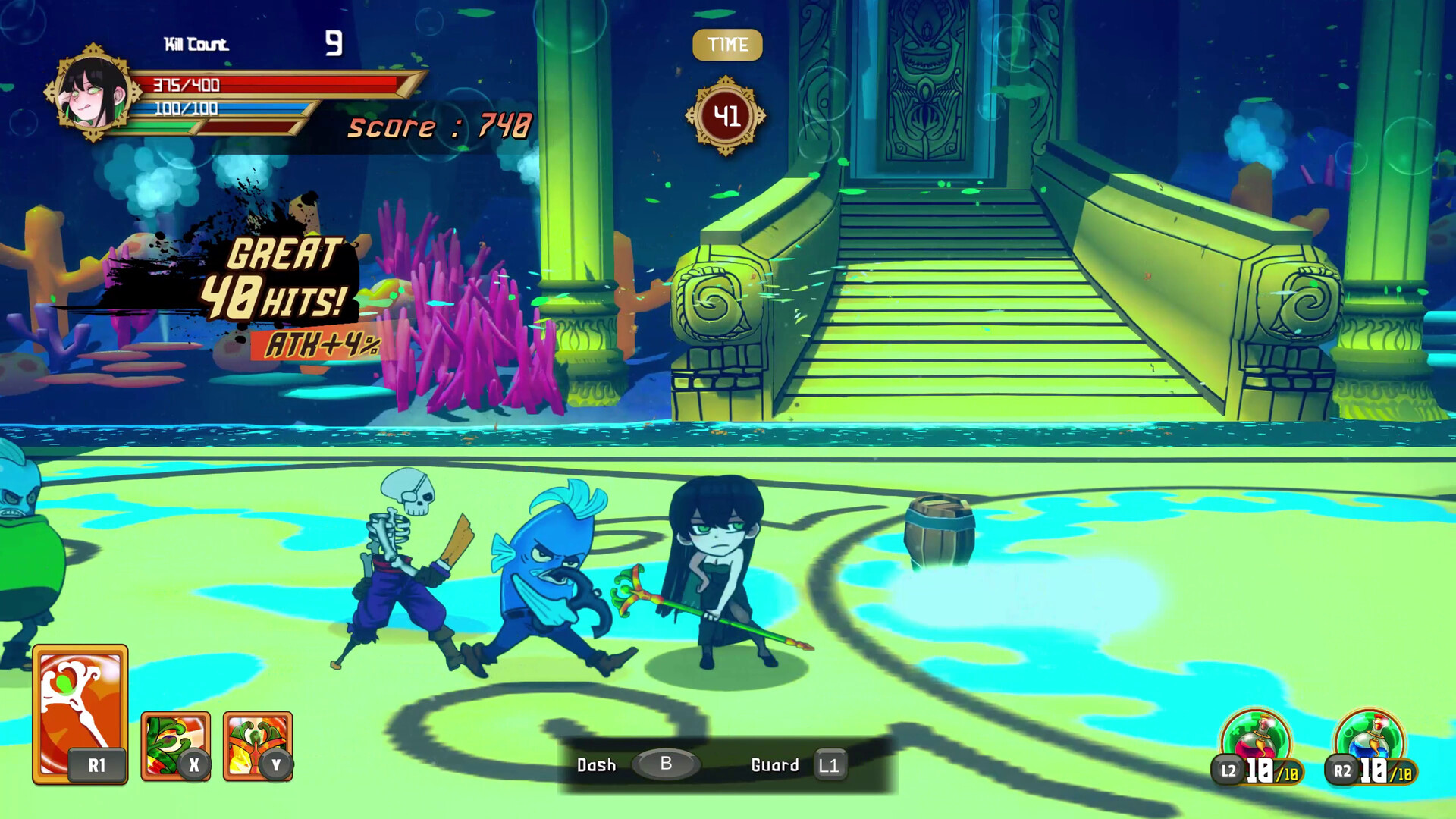
Task: Select the character portrait in the top-left
Action: coord(93,91)
